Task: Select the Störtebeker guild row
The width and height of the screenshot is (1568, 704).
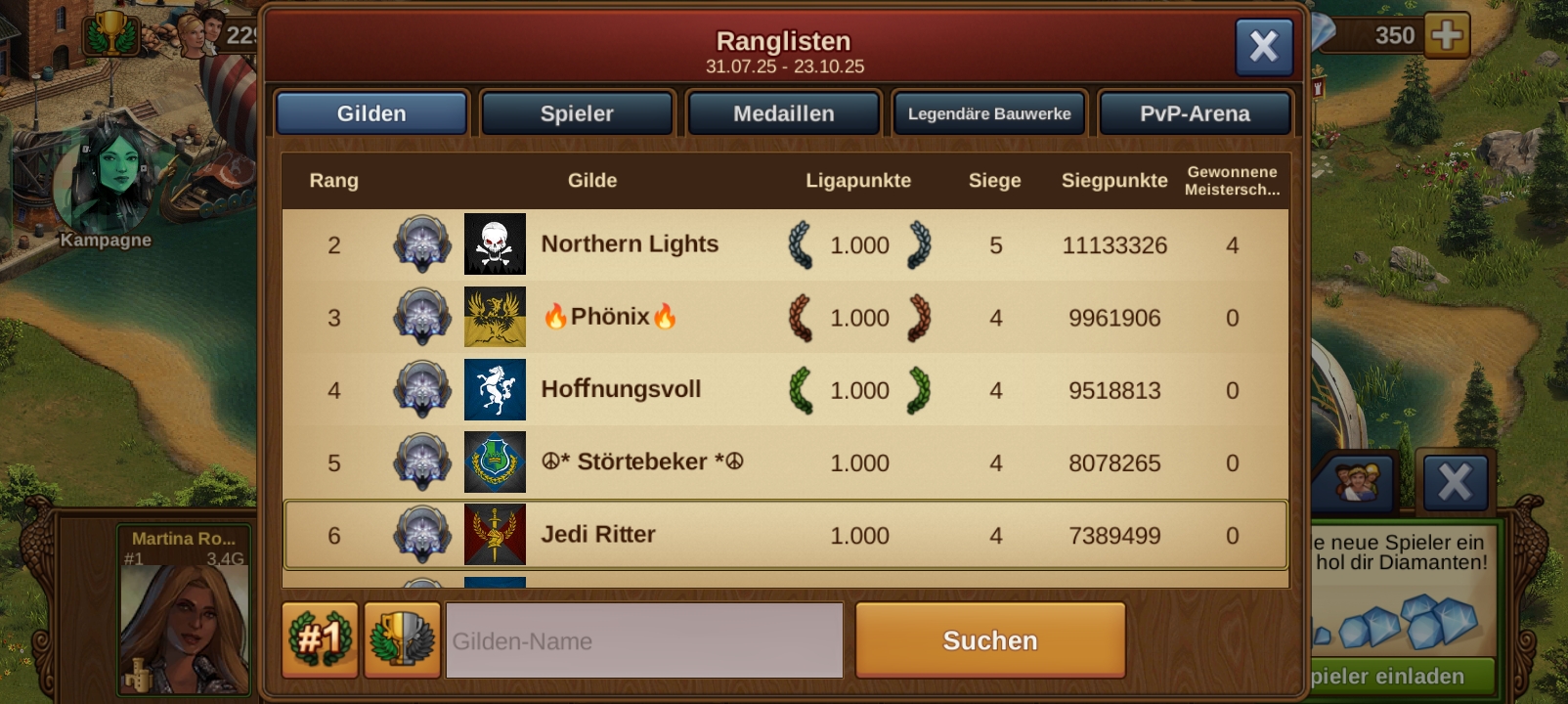Action: [641, 462]
